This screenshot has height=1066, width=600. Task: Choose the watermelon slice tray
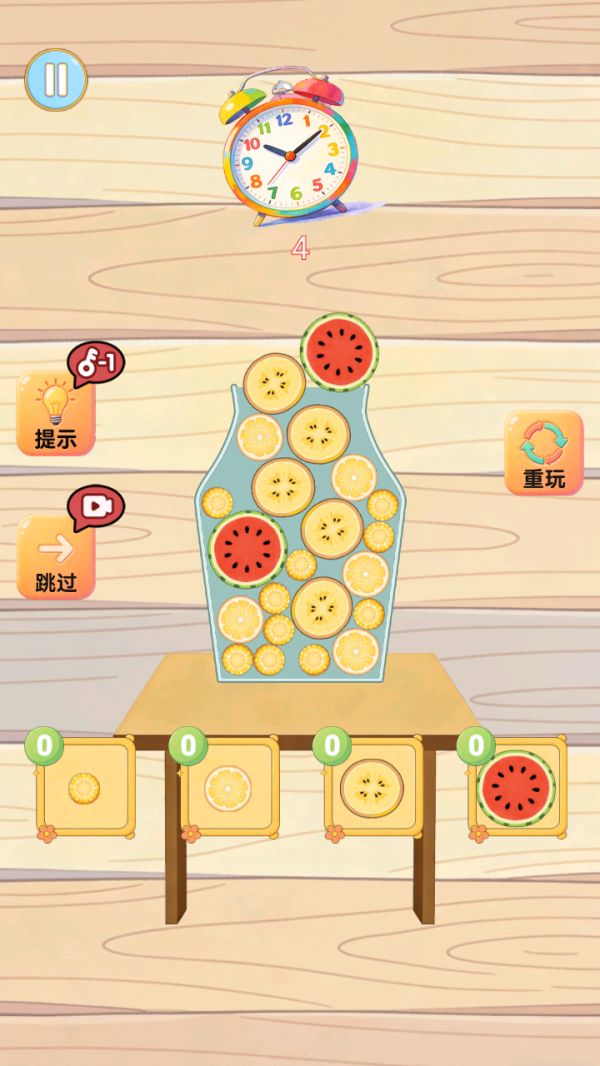[x=516, y=787]
